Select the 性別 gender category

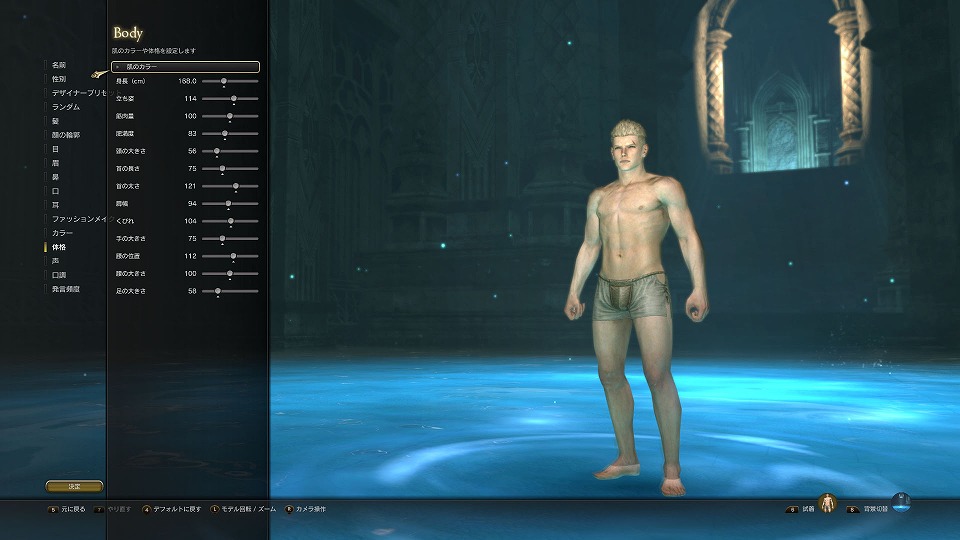point(59,78)
